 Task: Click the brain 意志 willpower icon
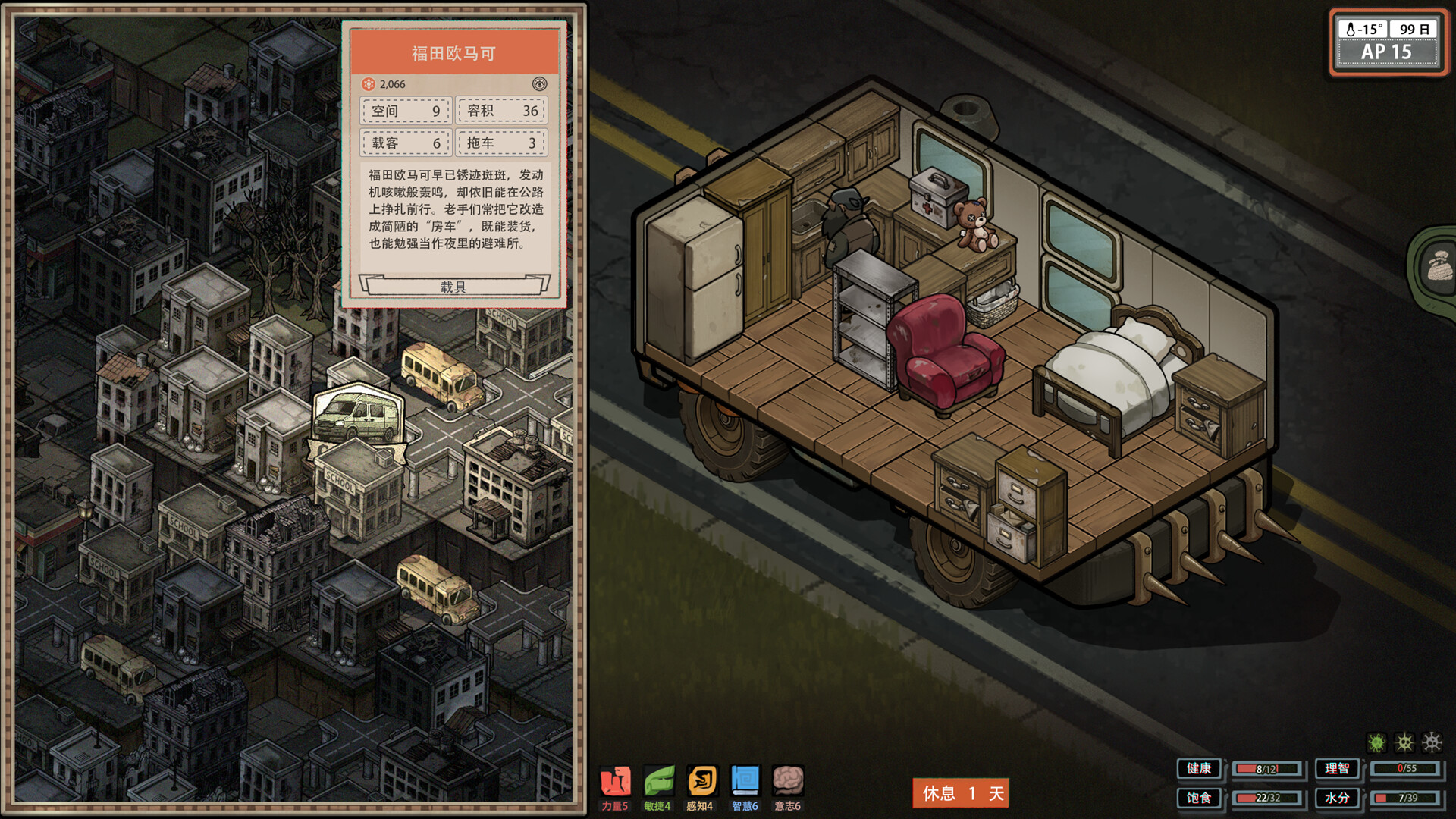[788, 781]
